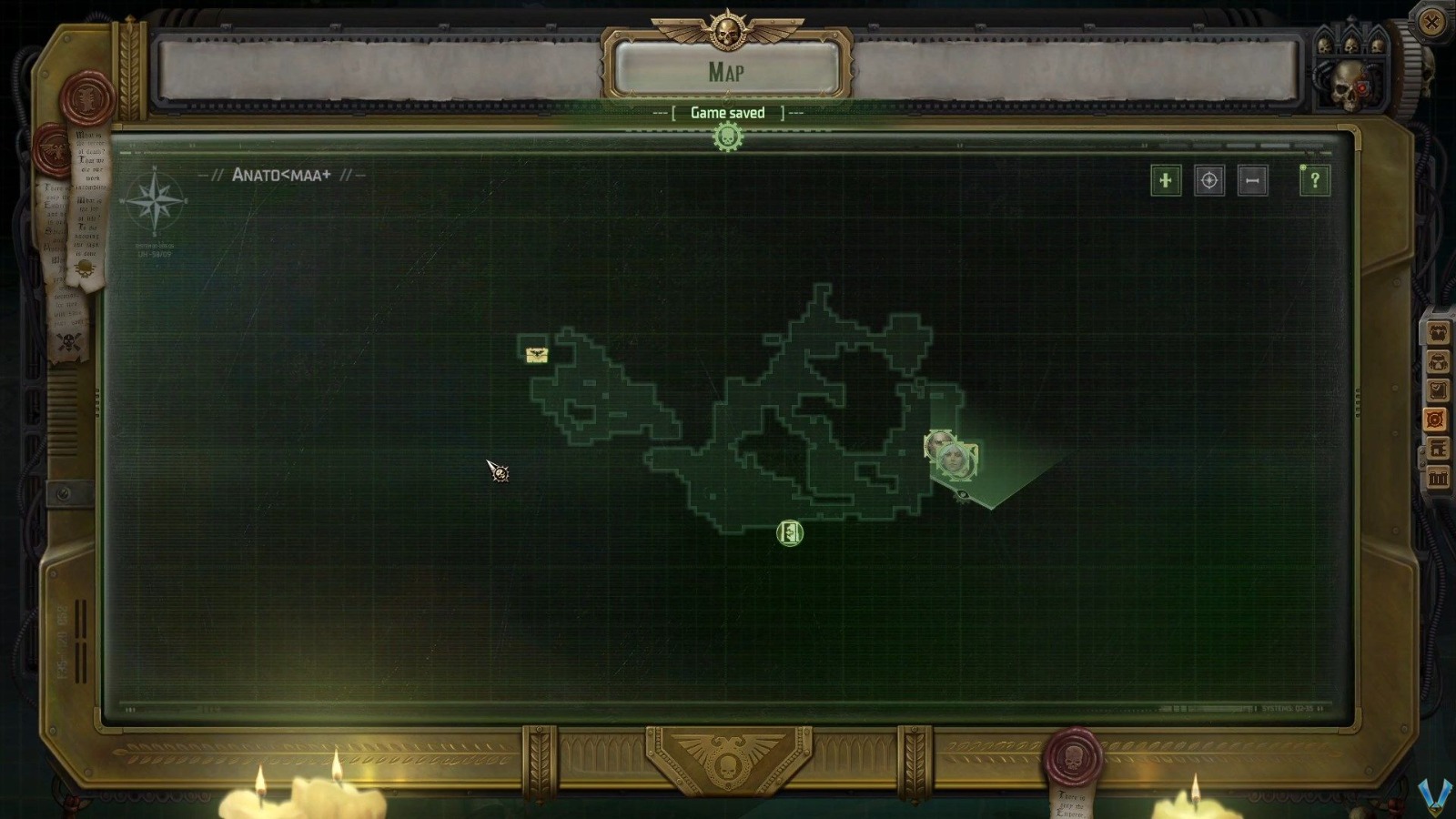Screen dimensions: 1456x819
Task: Open the map help panel via question mark icon
Action: [1313, 181]
